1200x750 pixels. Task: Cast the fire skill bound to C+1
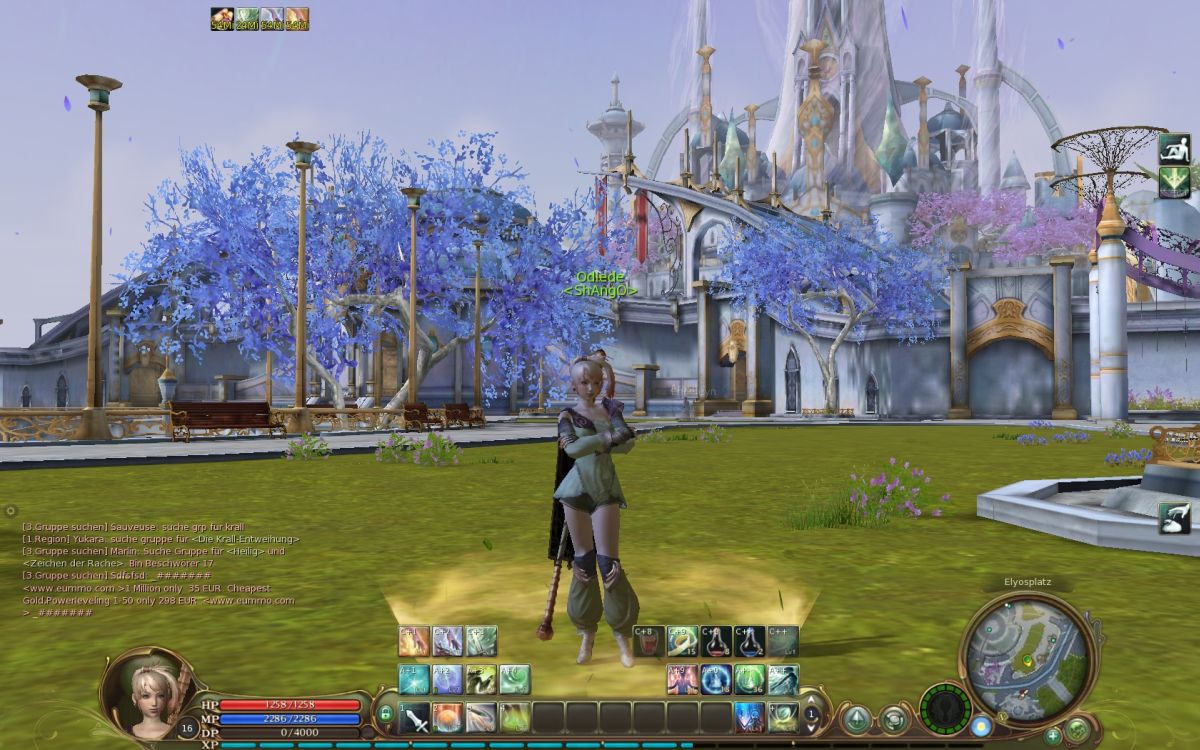414,641
